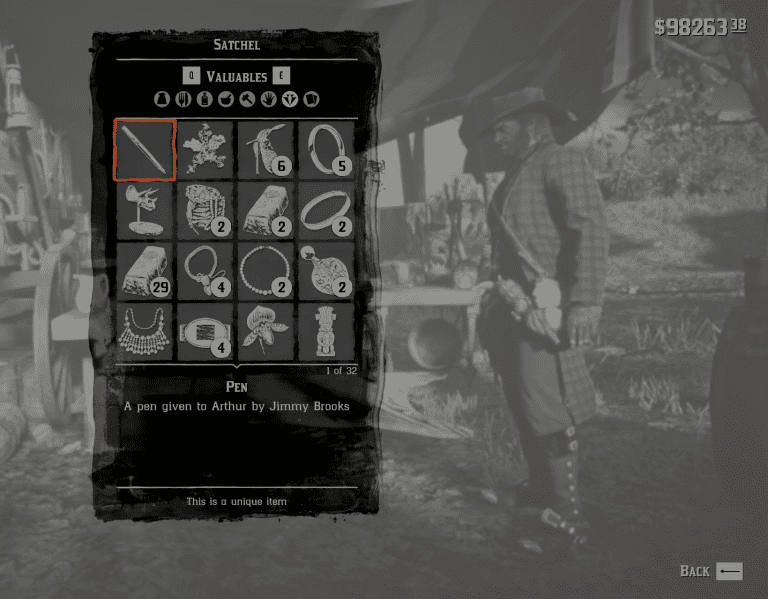
Task: Select the ornate earring item
Action: click(x=326, y=270)
